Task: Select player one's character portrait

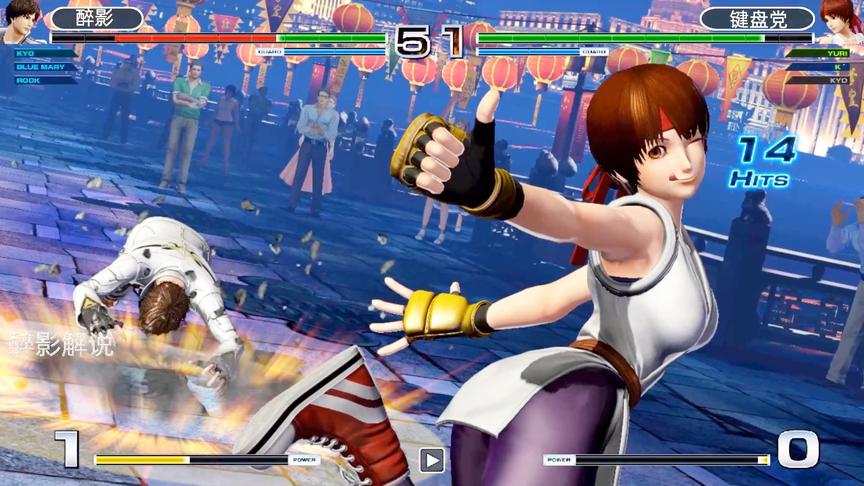Action: point(20,20)
